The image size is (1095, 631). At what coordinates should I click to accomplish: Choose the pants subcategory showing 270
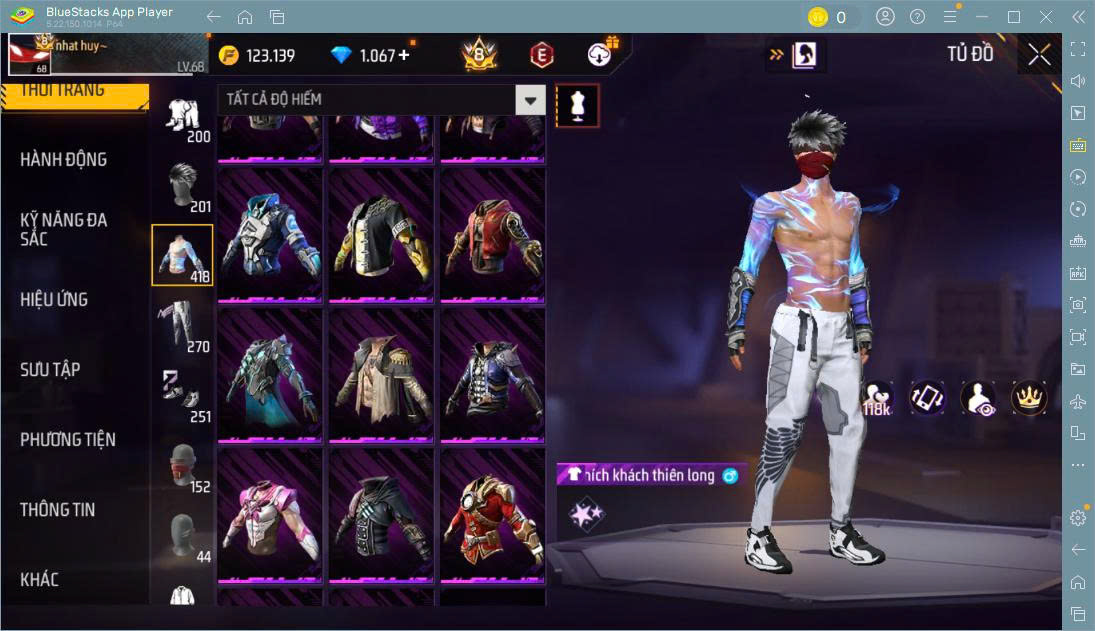(x=182, y=325)
